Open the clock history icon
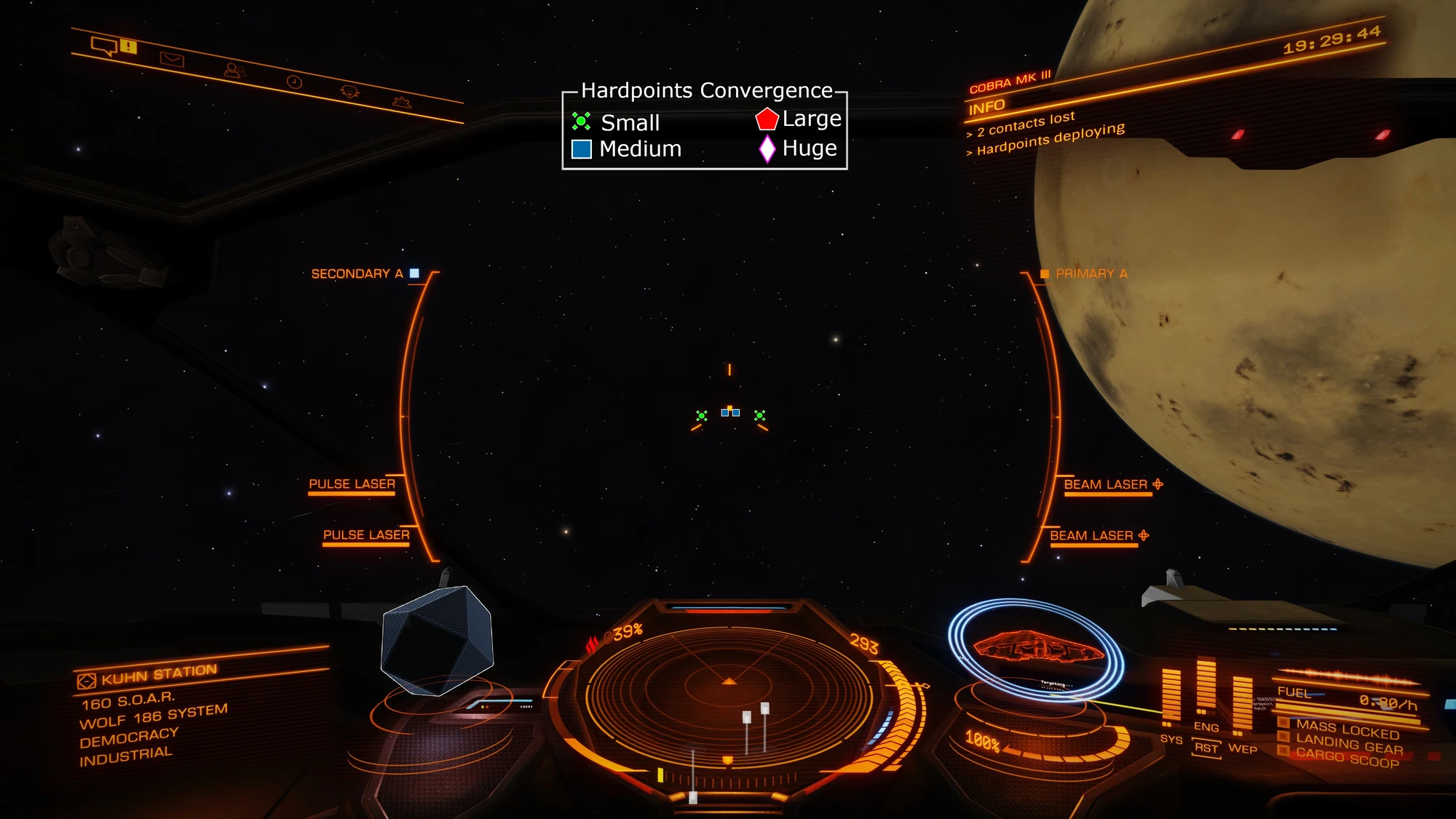The image size is (1456, 819). click(294, 82)
